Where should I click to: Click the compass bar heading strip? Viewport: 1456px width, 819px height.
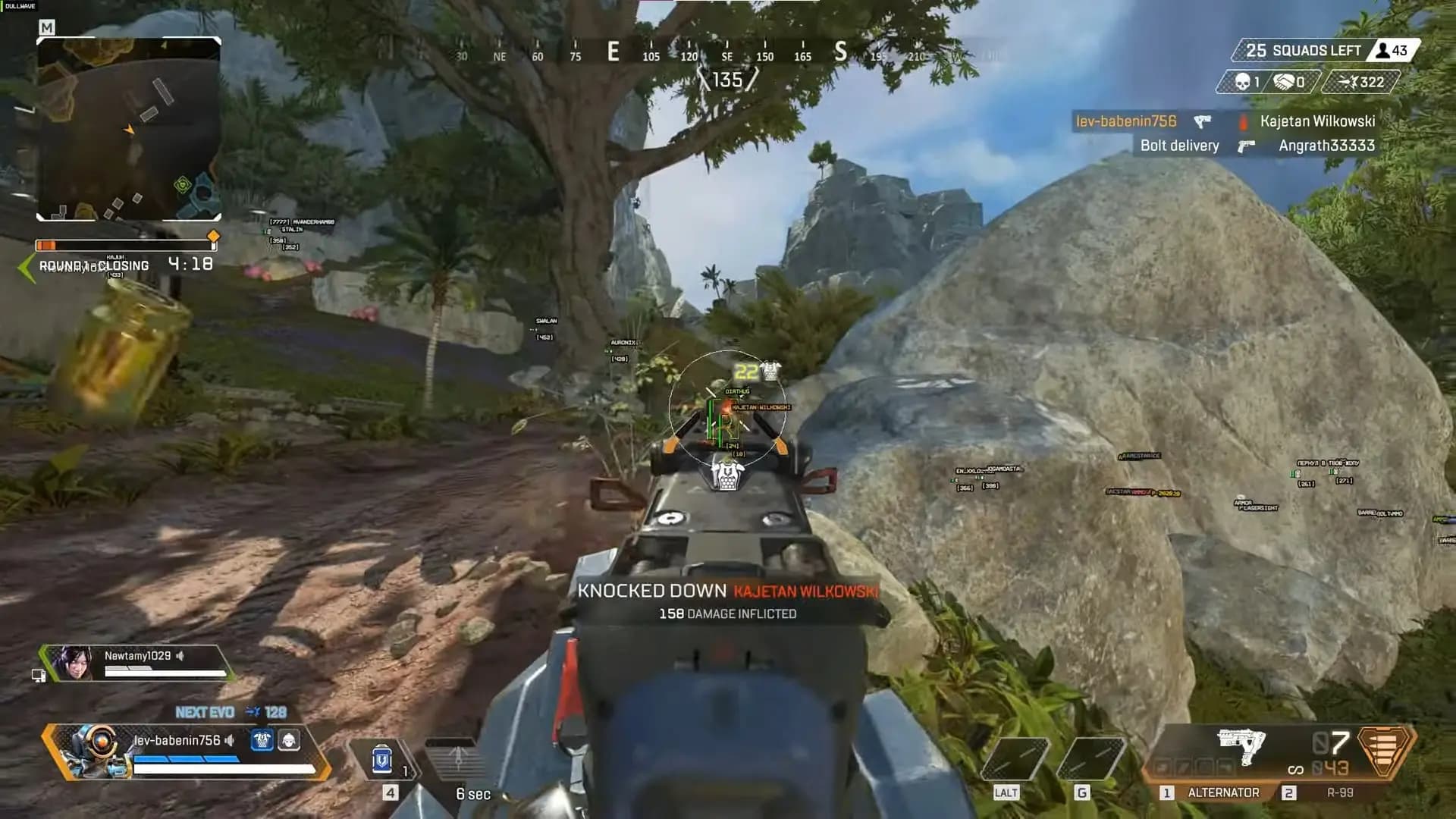[726, 55]
